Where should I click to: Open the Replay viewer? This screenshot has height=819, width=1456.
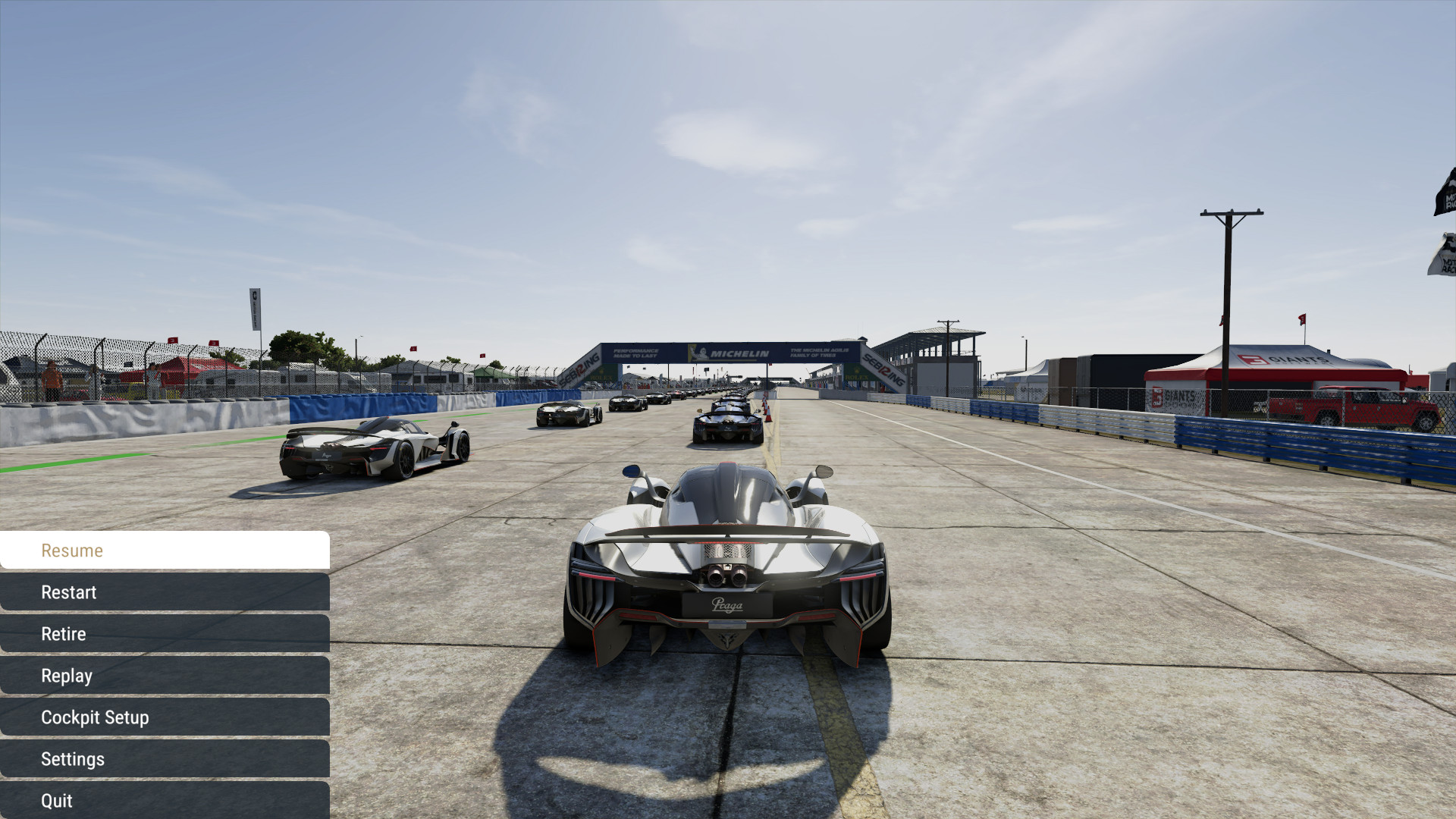click(165, 676)
